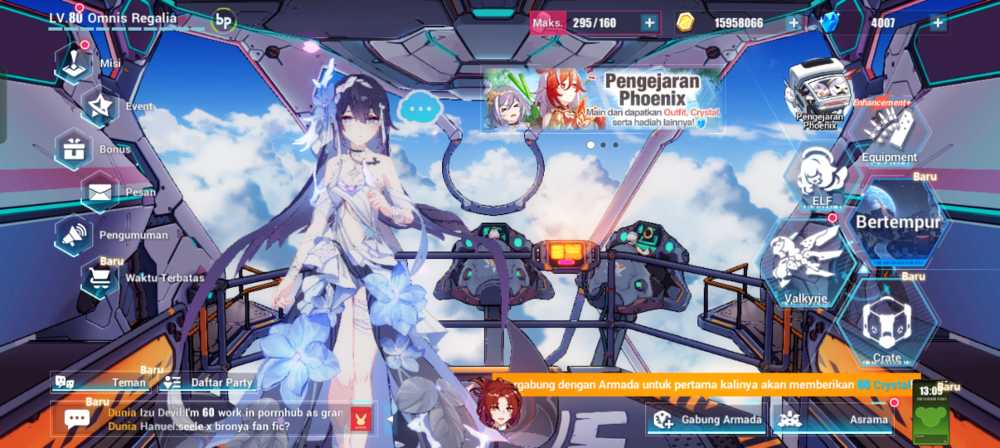Viewport: 1000px width, 448px height.
Task: Claim rewards from the Bonus menu
Action: [x=75, y=149]
